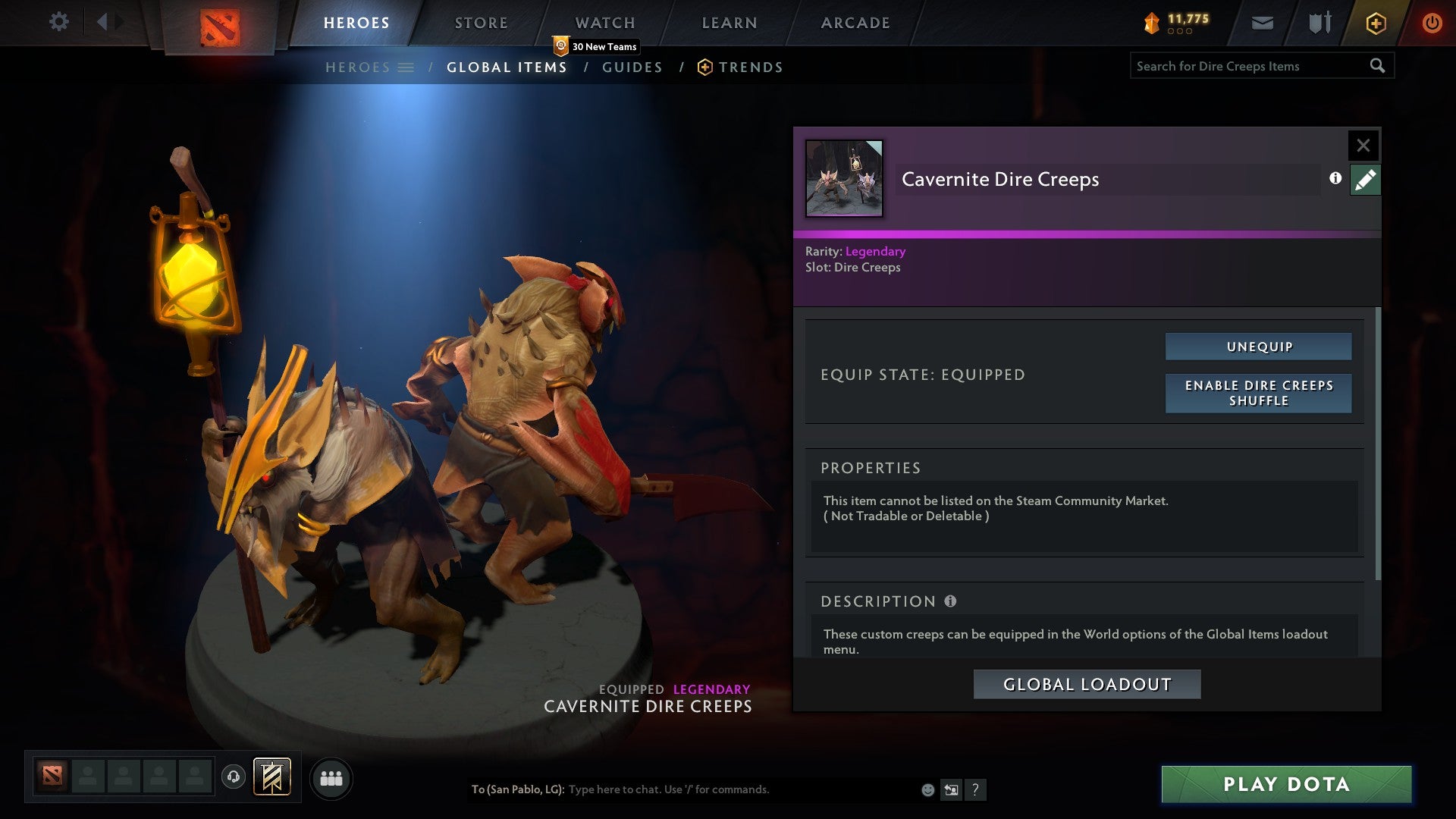Click the chat screenshot share icon
The height and width of the screenshot is (819, 1456).
(x=951, y=789)
